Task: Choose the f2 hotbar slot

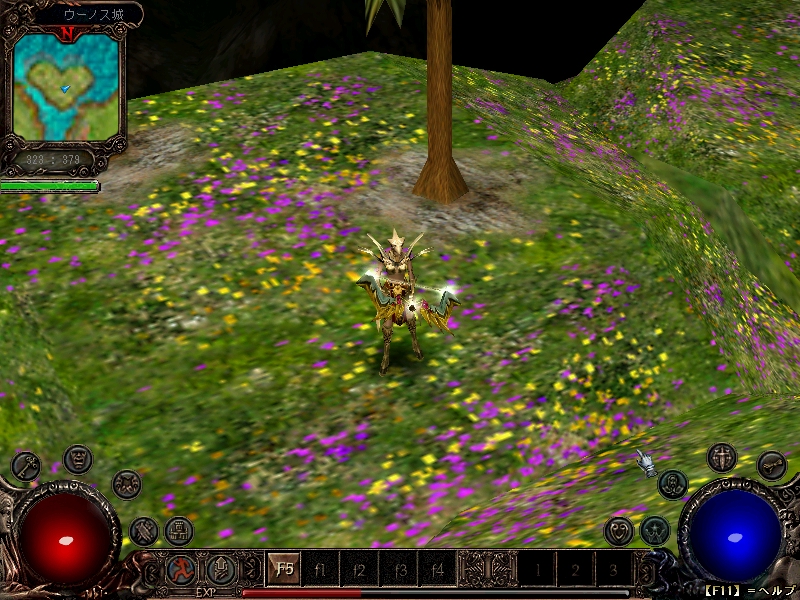Action: point(360,570)
